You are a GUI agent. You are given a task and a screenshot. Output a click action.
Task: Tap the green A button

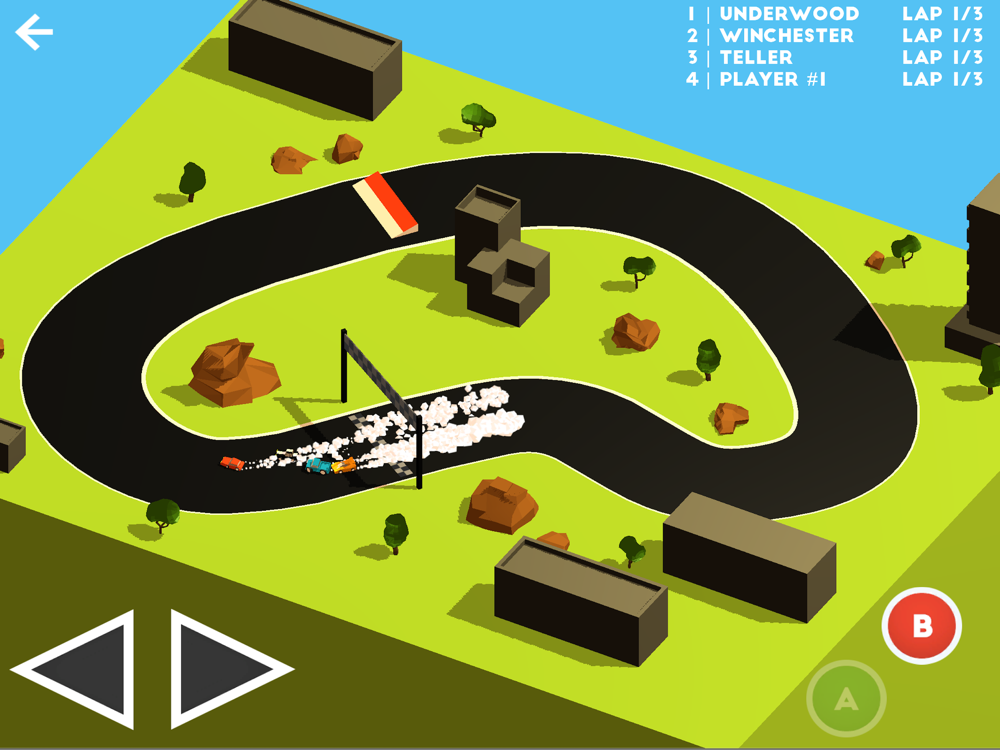(846, 699)
